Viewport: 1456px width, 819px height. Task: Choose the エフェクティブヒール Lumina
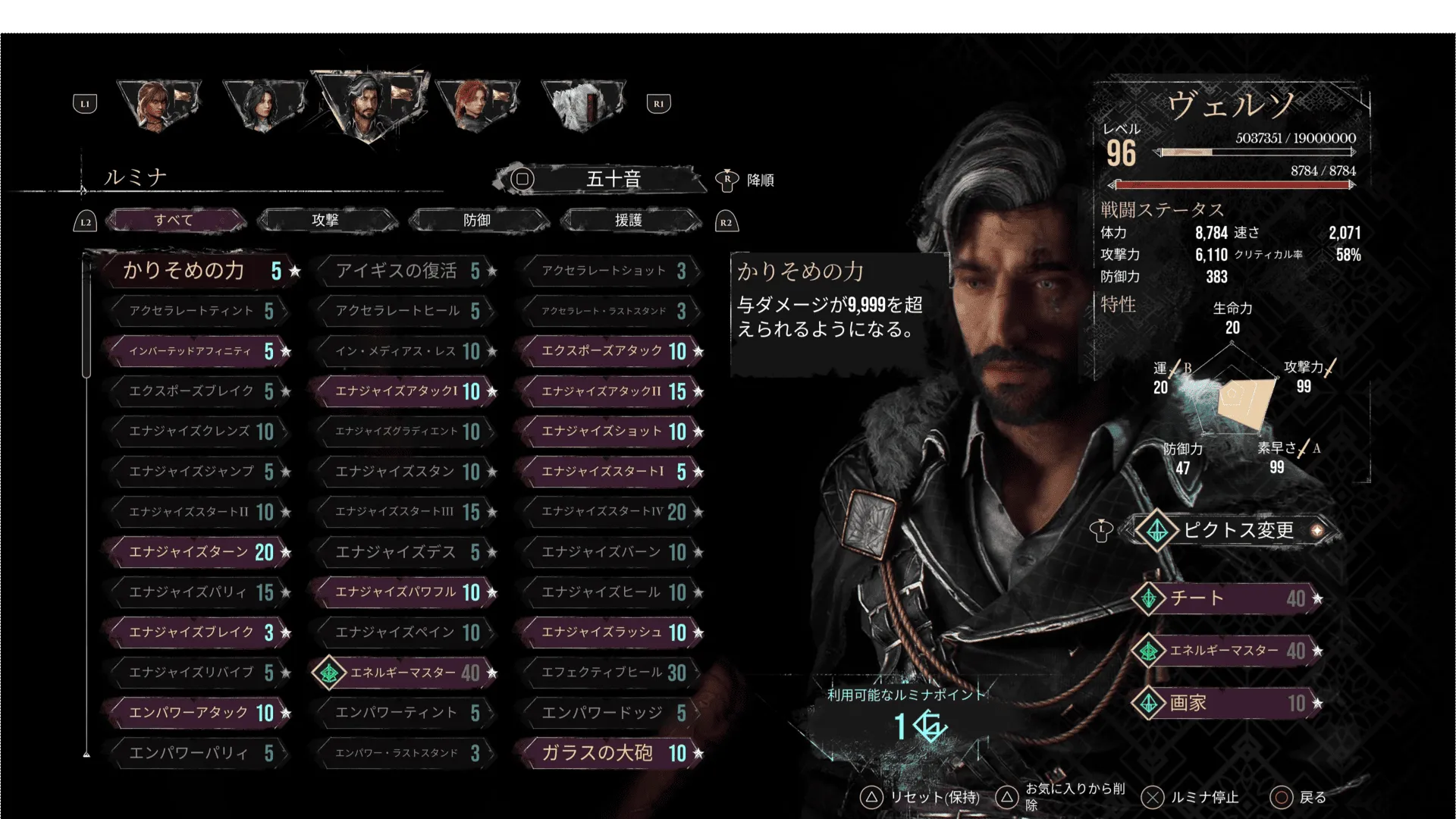[x=611, y=673]
